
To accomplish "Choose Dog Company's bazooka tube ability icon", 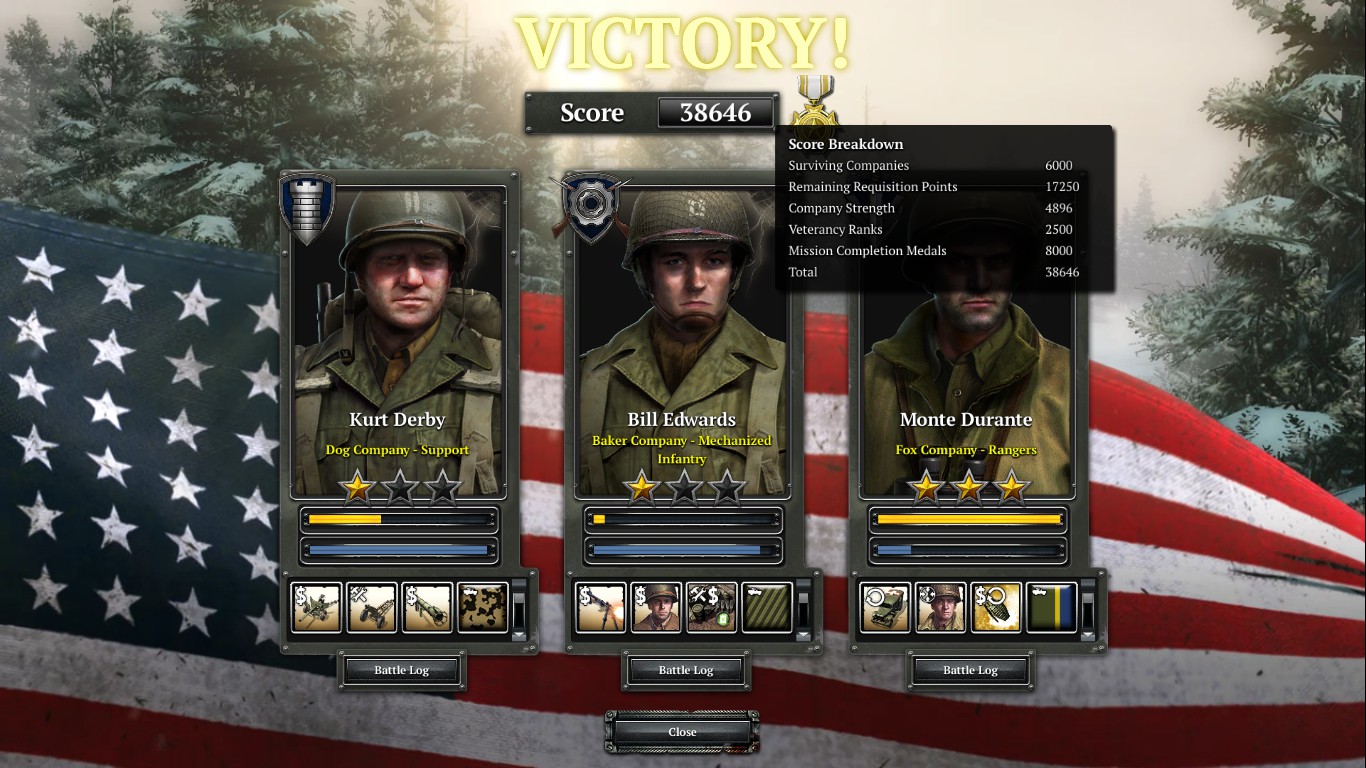I will (x=428, y=608).
